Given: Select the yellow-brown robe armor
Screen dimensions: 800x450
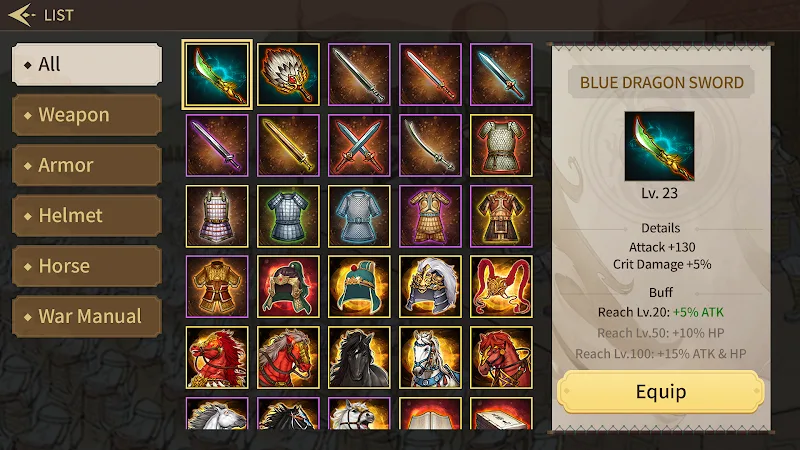Looking at the screenshot, I should [x=217, y=287].
